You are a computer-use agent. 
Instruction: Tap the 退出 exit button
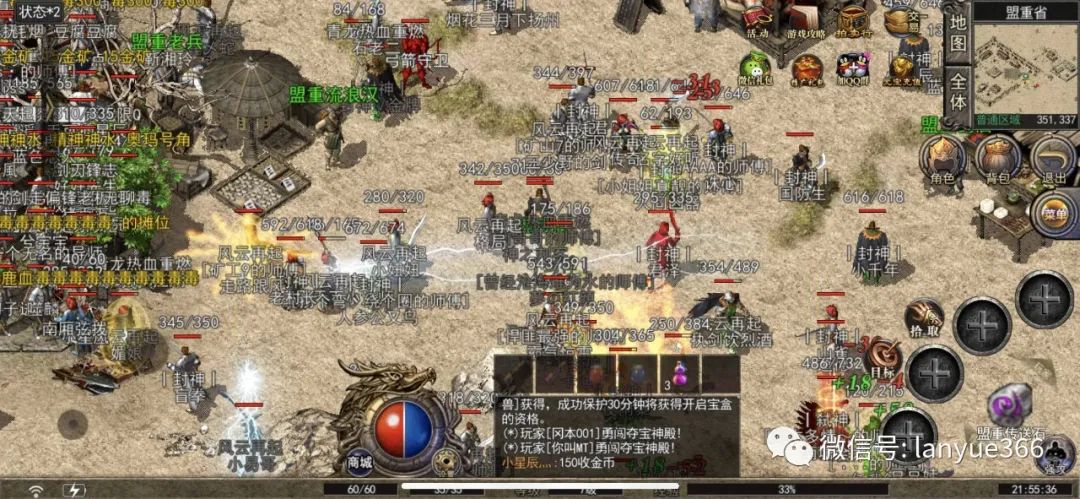pyautogui.click(x=1053, y=158)
